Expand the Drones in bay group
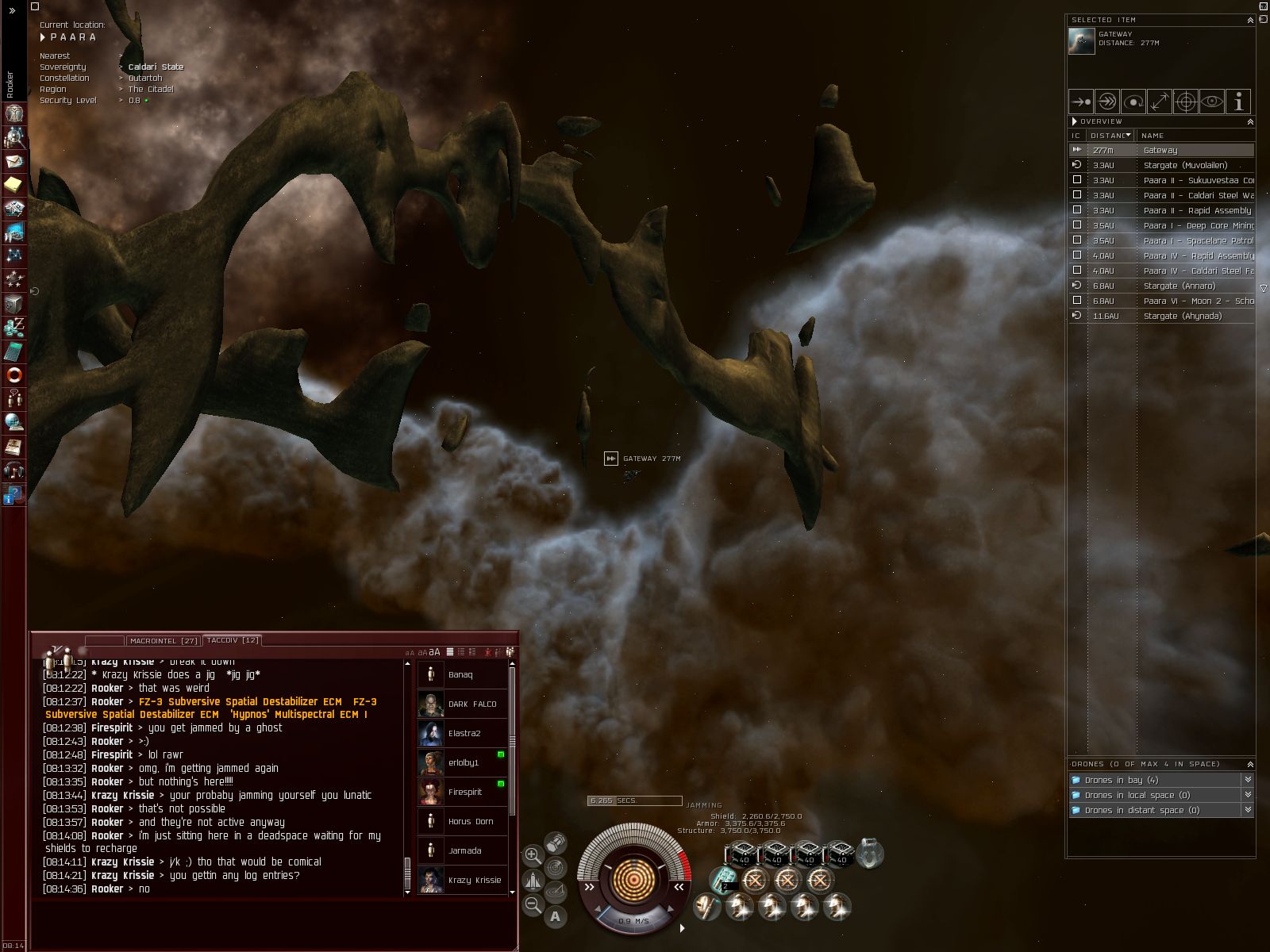This screenshot has height=952, width=1270. 1121,780
